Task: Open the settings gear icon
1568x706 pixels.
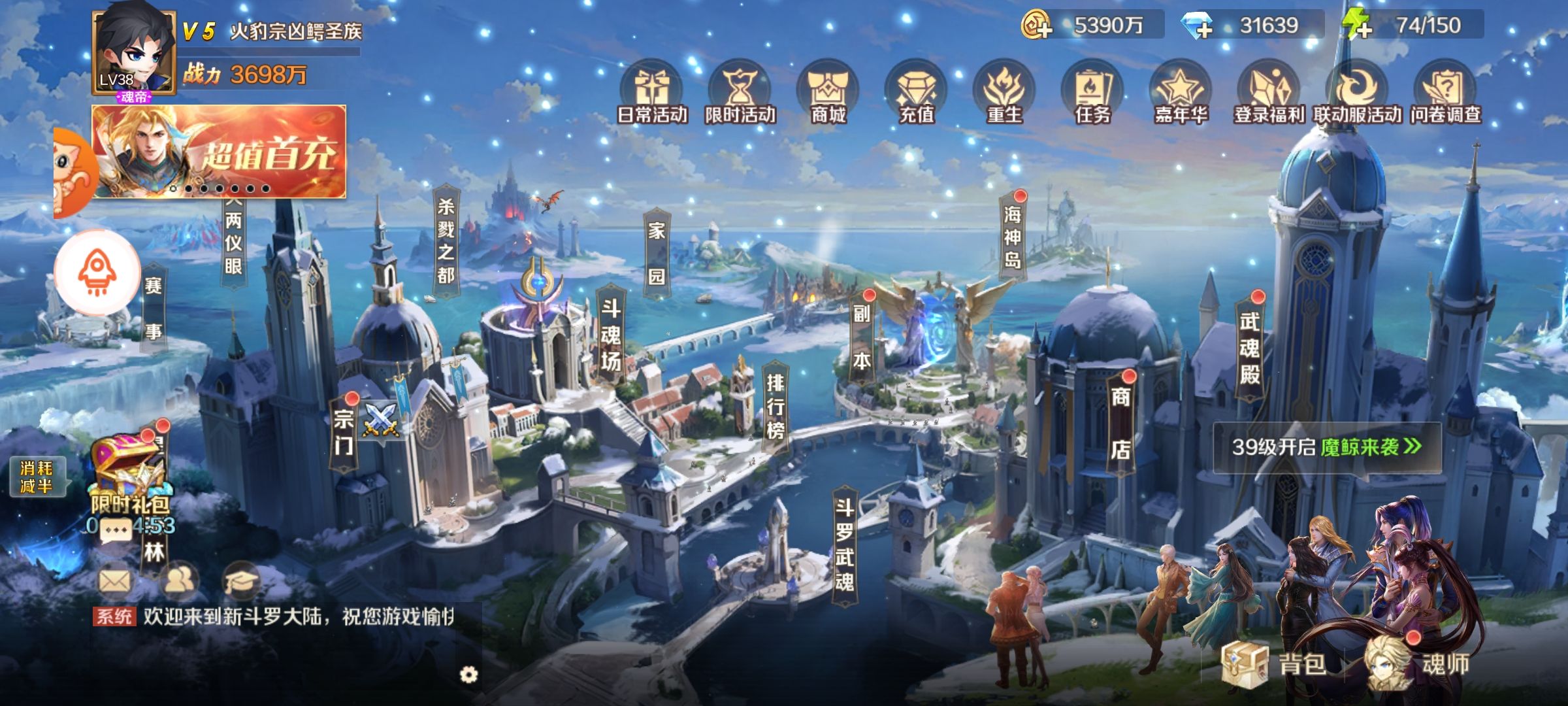Action: pyautogui.click(x=468, y=675)
